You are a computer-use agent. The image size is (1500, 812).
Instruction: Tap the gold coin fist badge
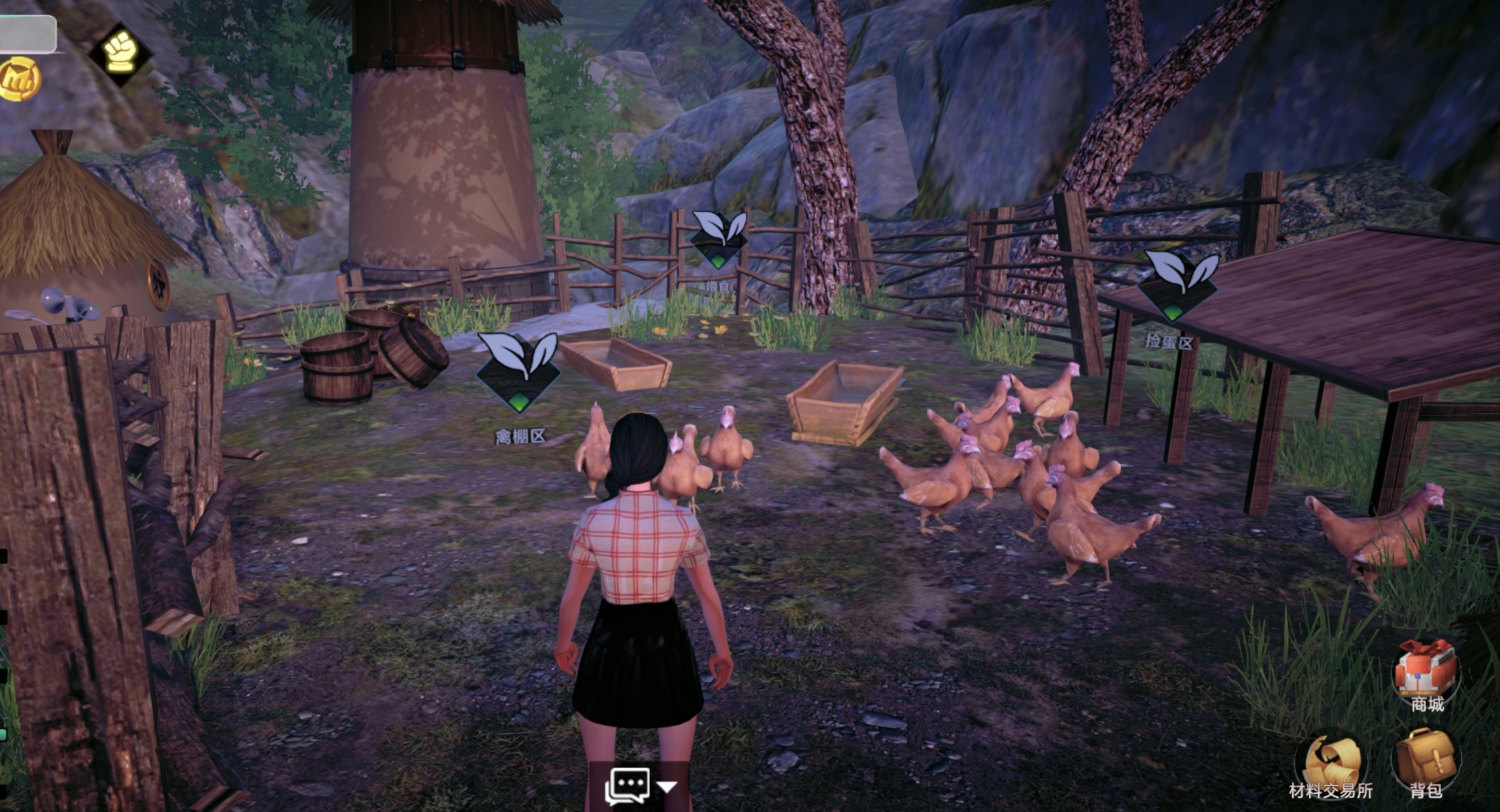[19, 80]
